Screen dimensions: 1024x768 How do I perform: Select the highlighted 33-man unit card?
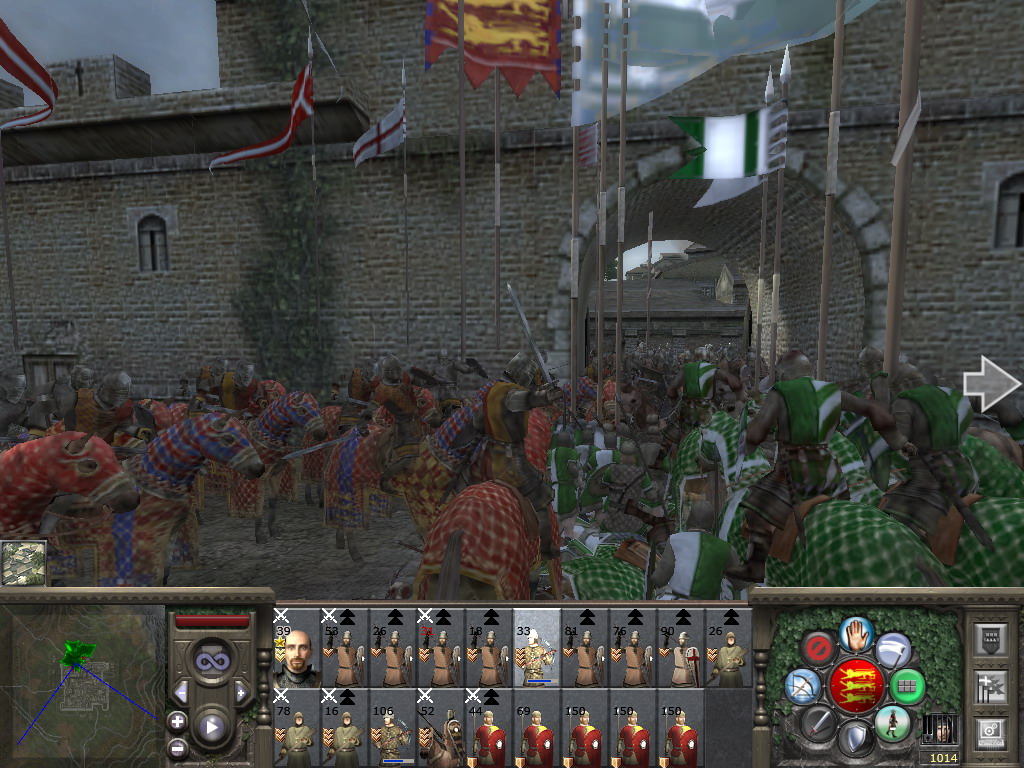(x=537, y=648)
